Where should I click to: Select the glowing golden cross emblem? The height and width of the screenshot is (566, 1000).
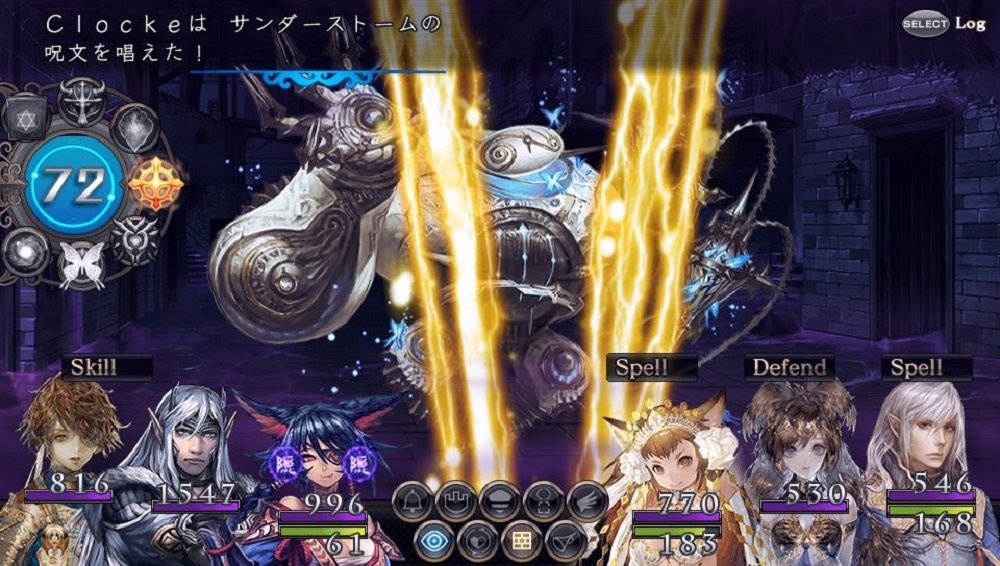(157, 184)
